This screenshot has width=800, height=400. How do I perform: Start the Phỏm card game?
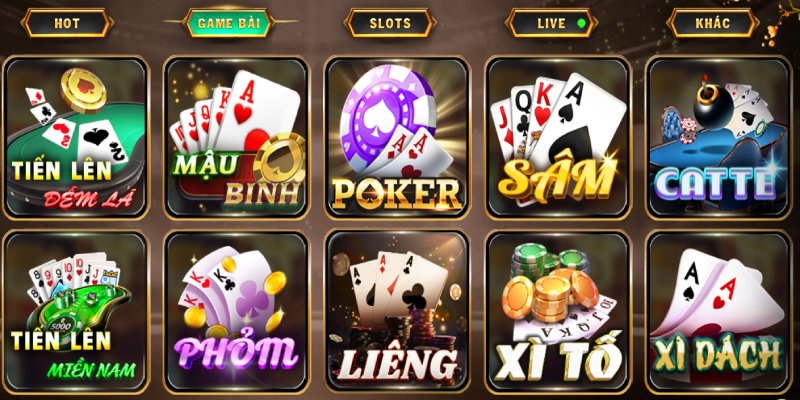pyautogui.click(x=236, y=311)
